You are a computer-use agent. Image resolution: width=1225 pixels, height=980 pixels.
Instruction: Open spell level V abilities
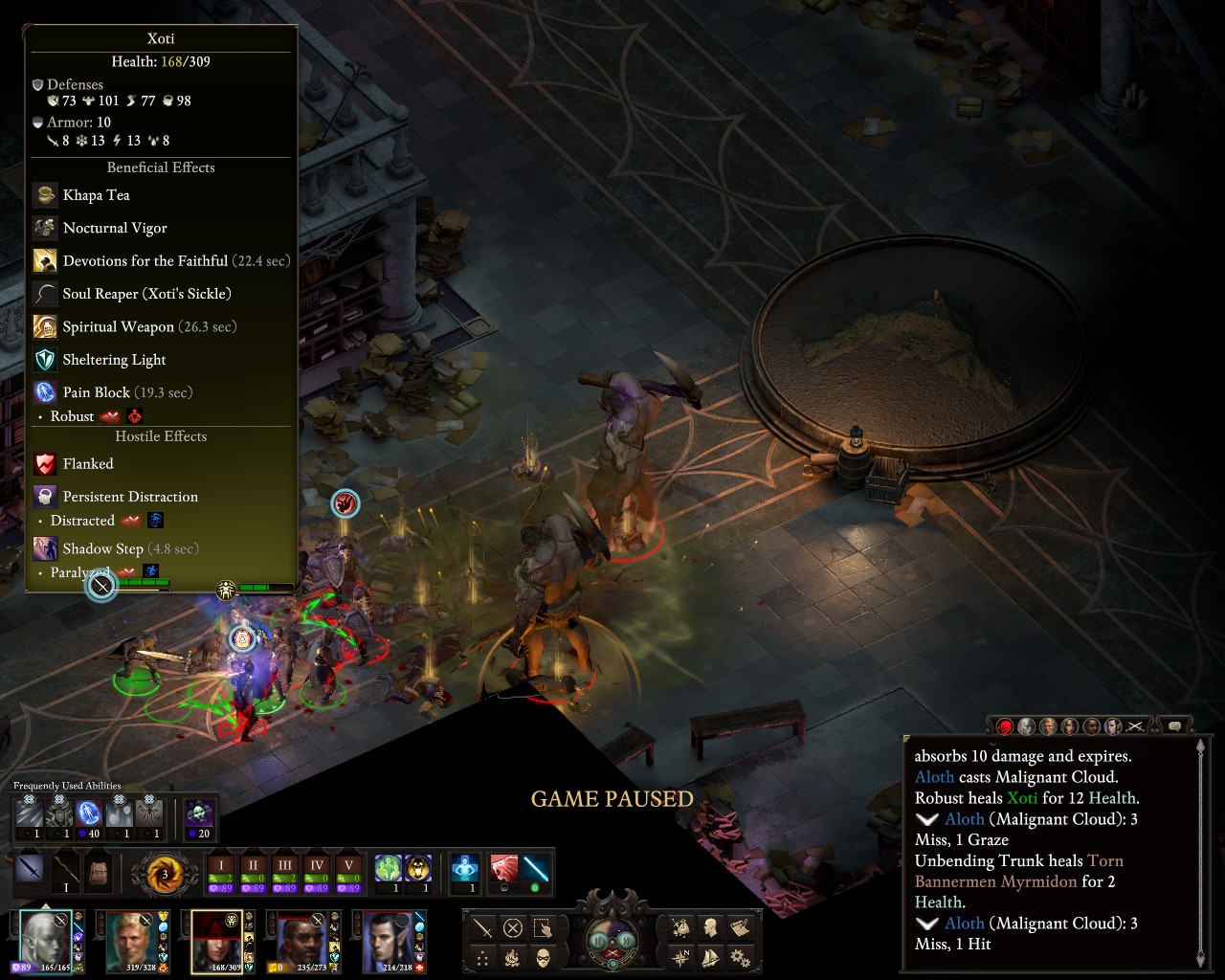pyautogui.click(x=349, y=871)
